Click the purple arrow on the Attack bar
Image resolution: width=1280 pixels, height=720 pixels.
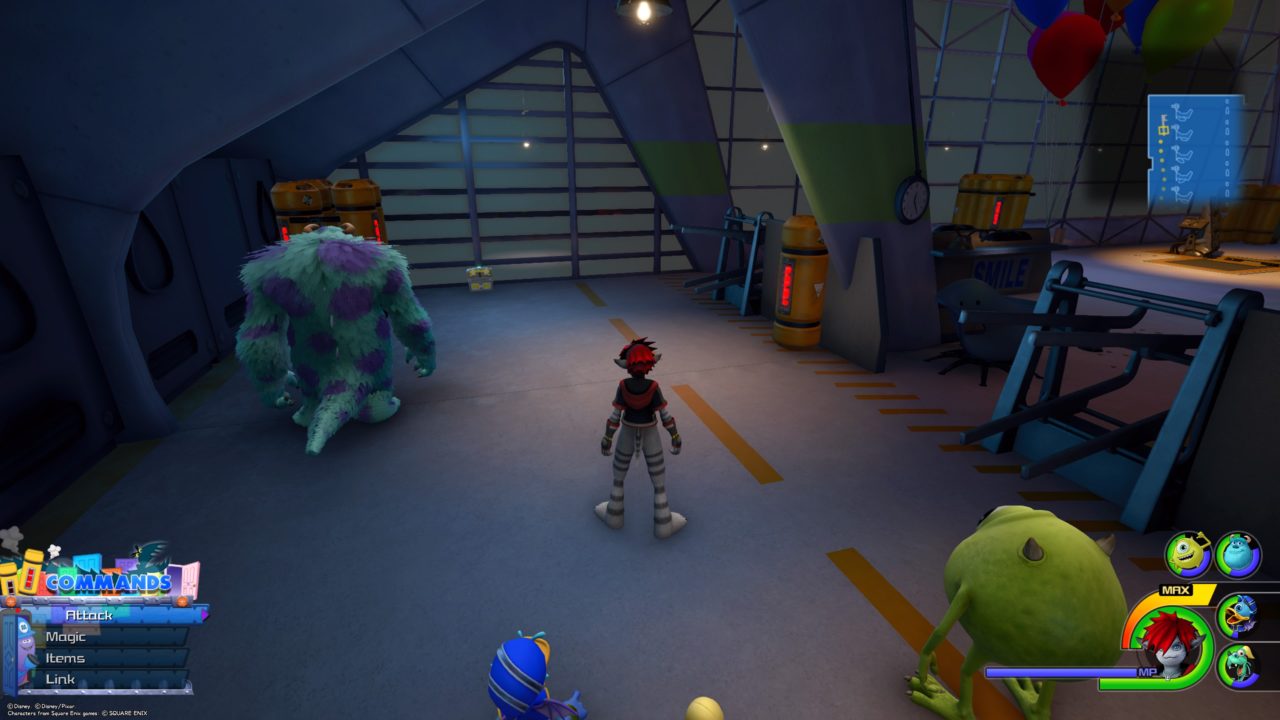click(x=203, y=614)
